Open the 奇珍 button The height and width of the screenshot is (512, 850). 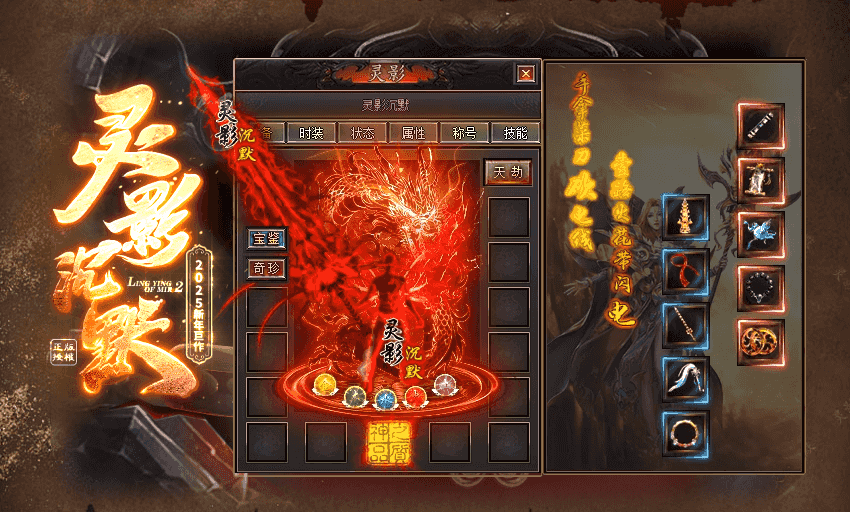[x=267, y=268]
